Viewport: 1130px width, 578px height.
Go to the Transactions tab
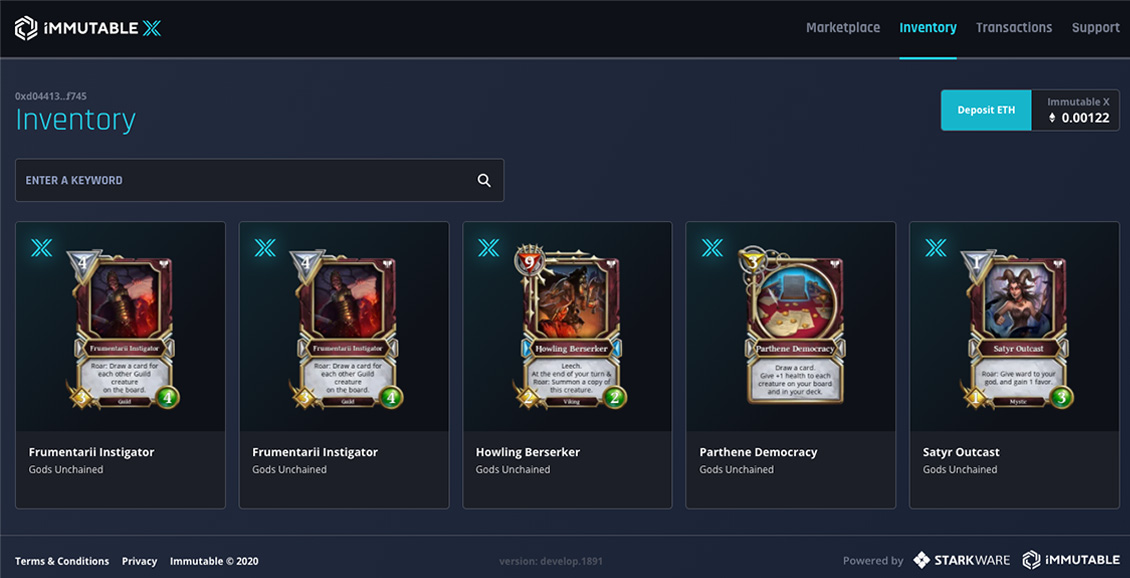(x=1014, y=28)
